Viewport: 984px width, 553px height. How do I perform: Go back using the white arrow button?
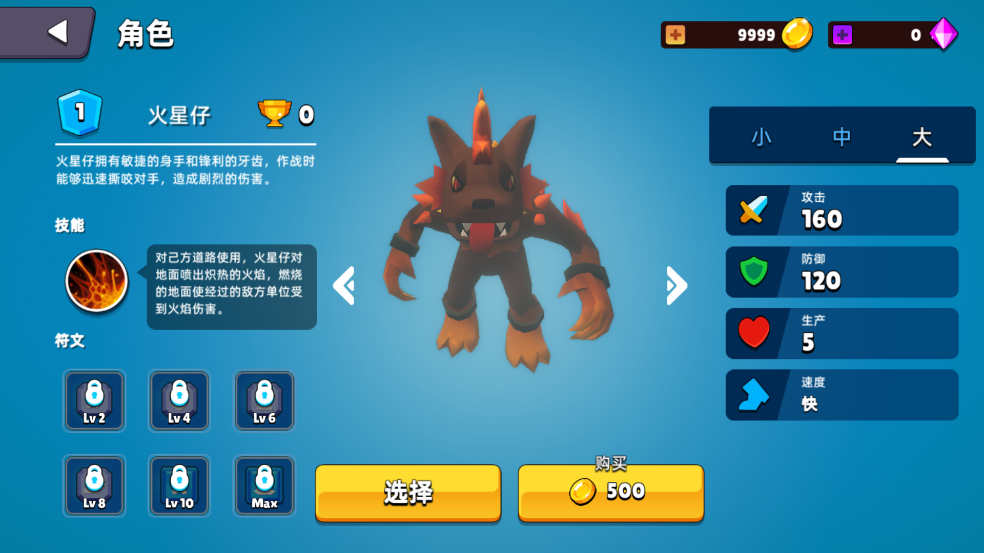(x=55, y=32)
